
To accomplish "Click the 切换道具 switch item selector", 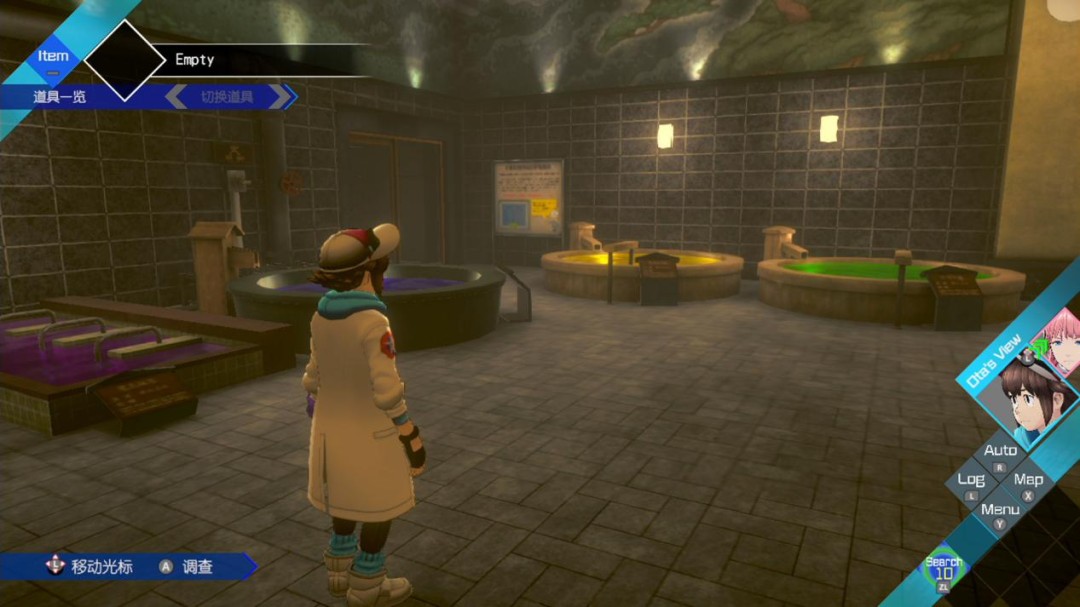I will click(228, 97).
